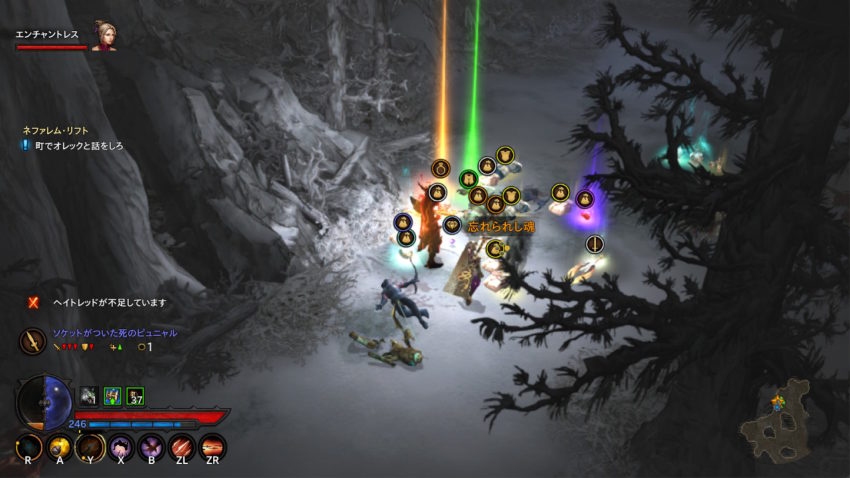Pick the purple-bordered loot bag marker

[585, 199]
